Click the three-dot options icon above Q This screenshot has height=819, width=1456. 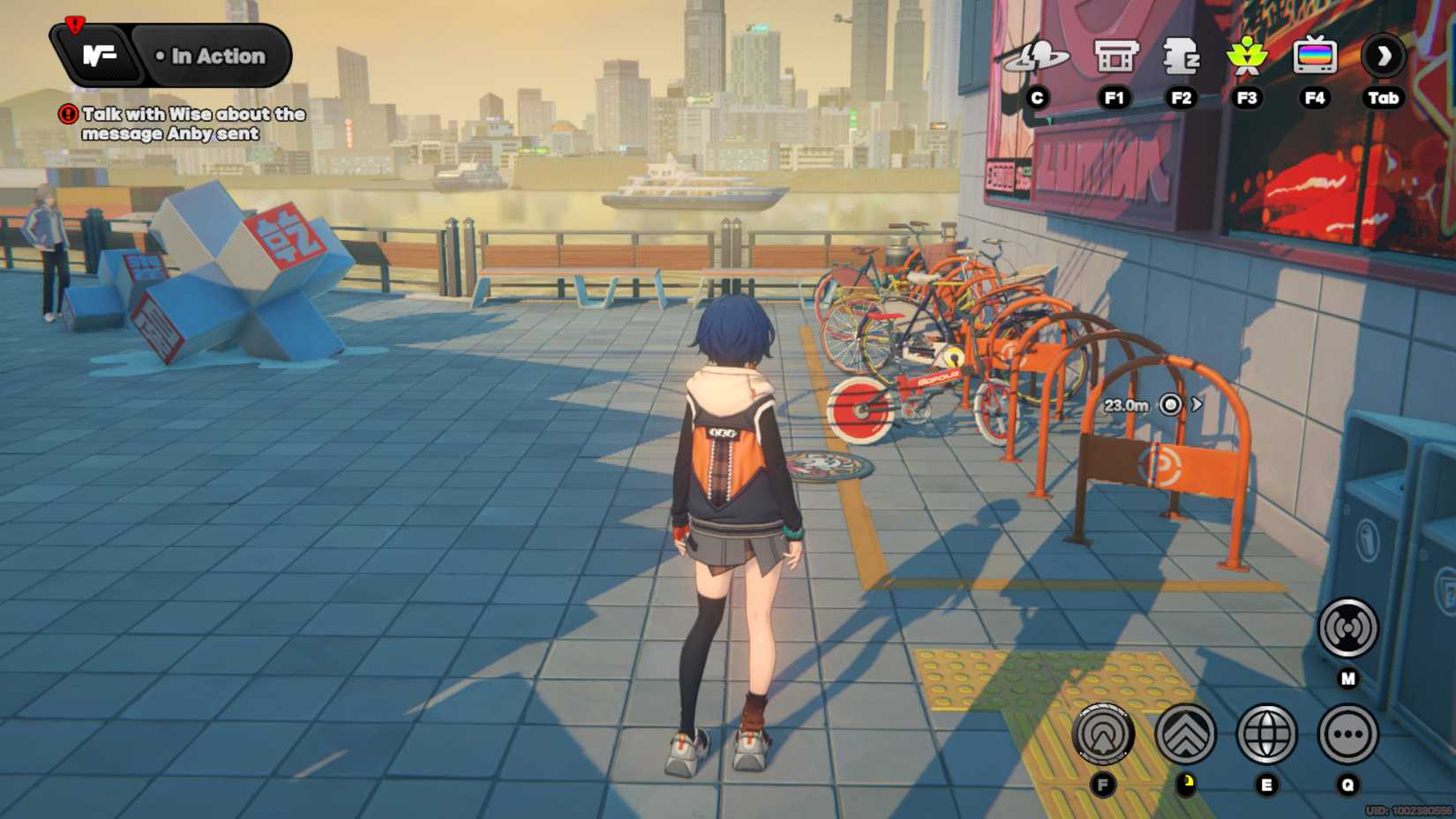point(1347,734)
